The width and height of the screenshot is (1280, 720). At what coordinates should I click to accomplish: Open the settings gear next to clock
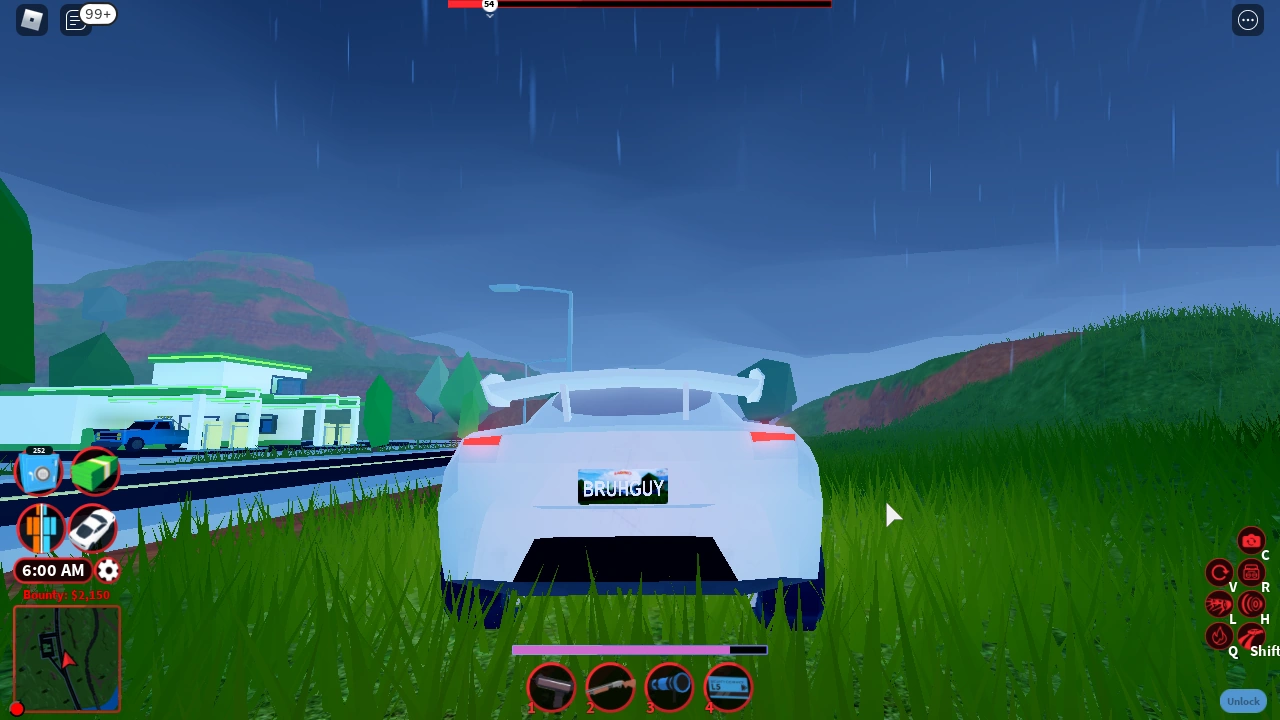pos(107,570)
